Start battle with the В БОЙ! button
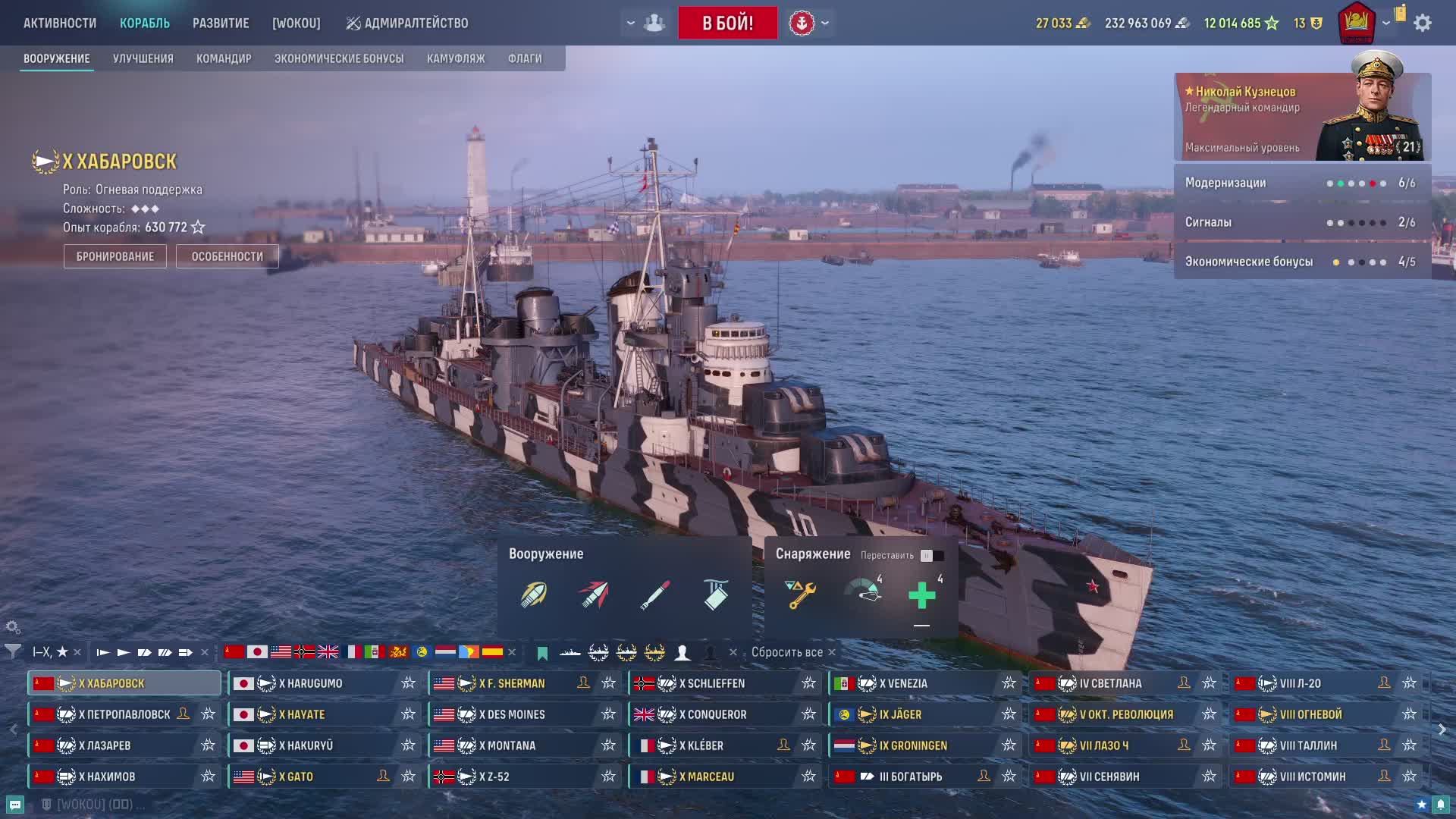The width and height of the screenshot is (1456, 819). tap(727, 23)
